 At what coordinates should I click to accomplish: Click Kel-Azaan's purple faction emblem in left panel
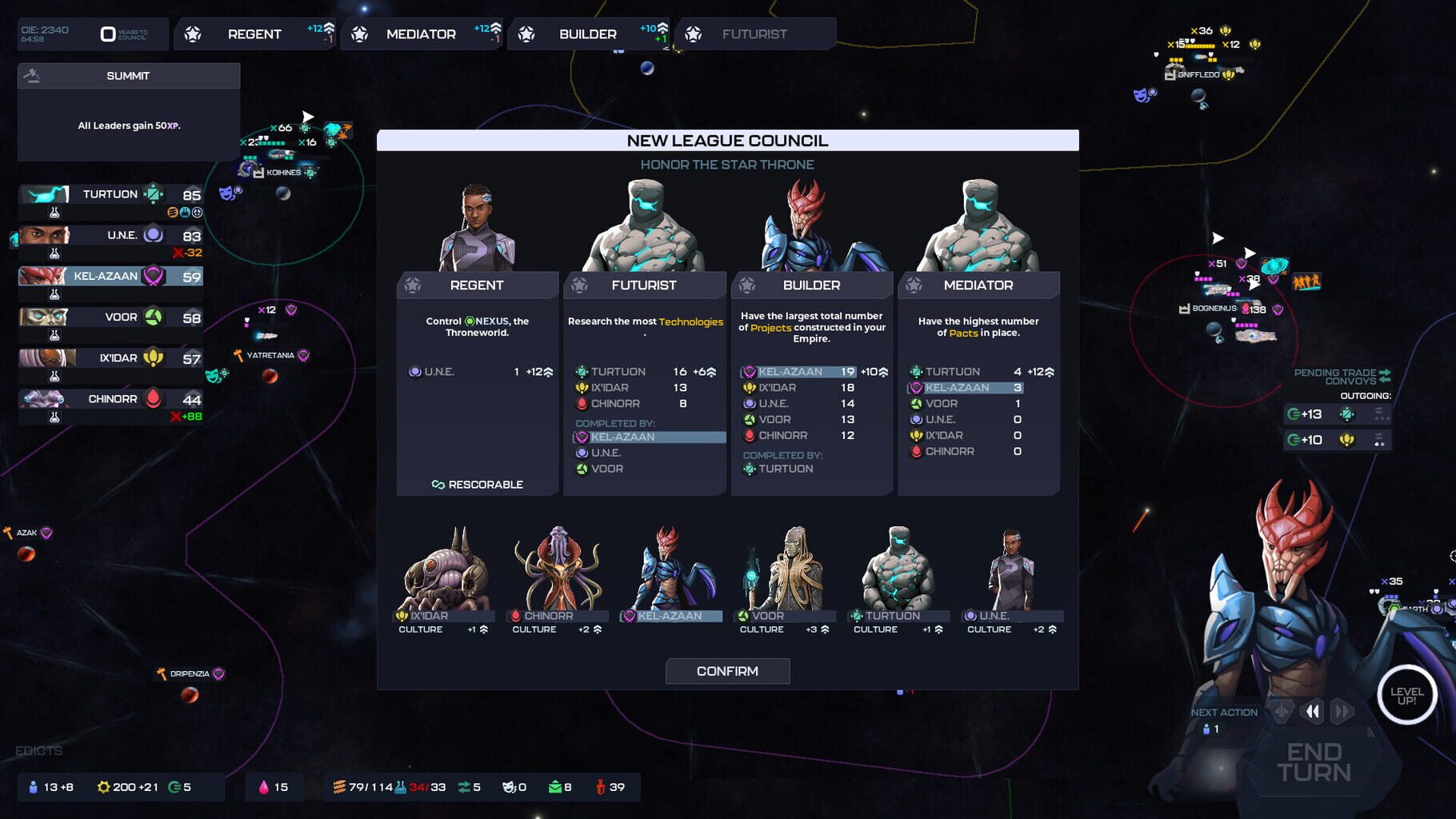154,276
